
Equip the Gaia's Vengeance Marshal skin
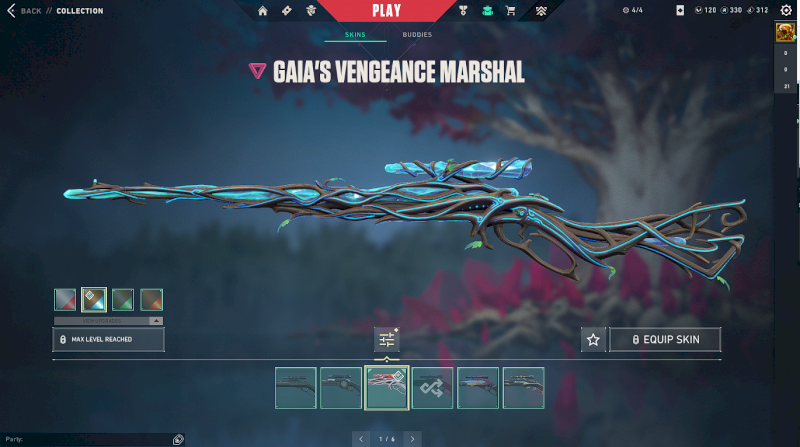pyautogui.click(x=665, y=340)
